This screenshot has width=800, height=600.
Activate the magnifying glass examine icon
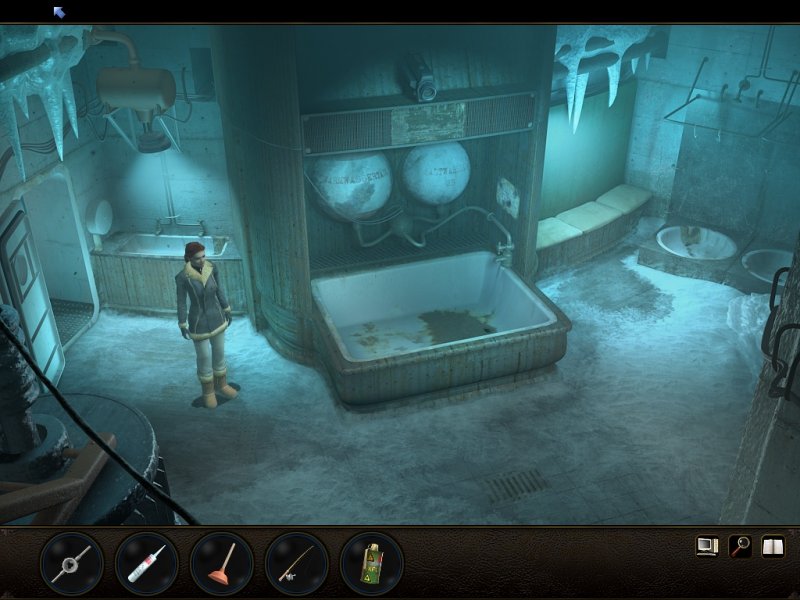[x=740, y=546]
